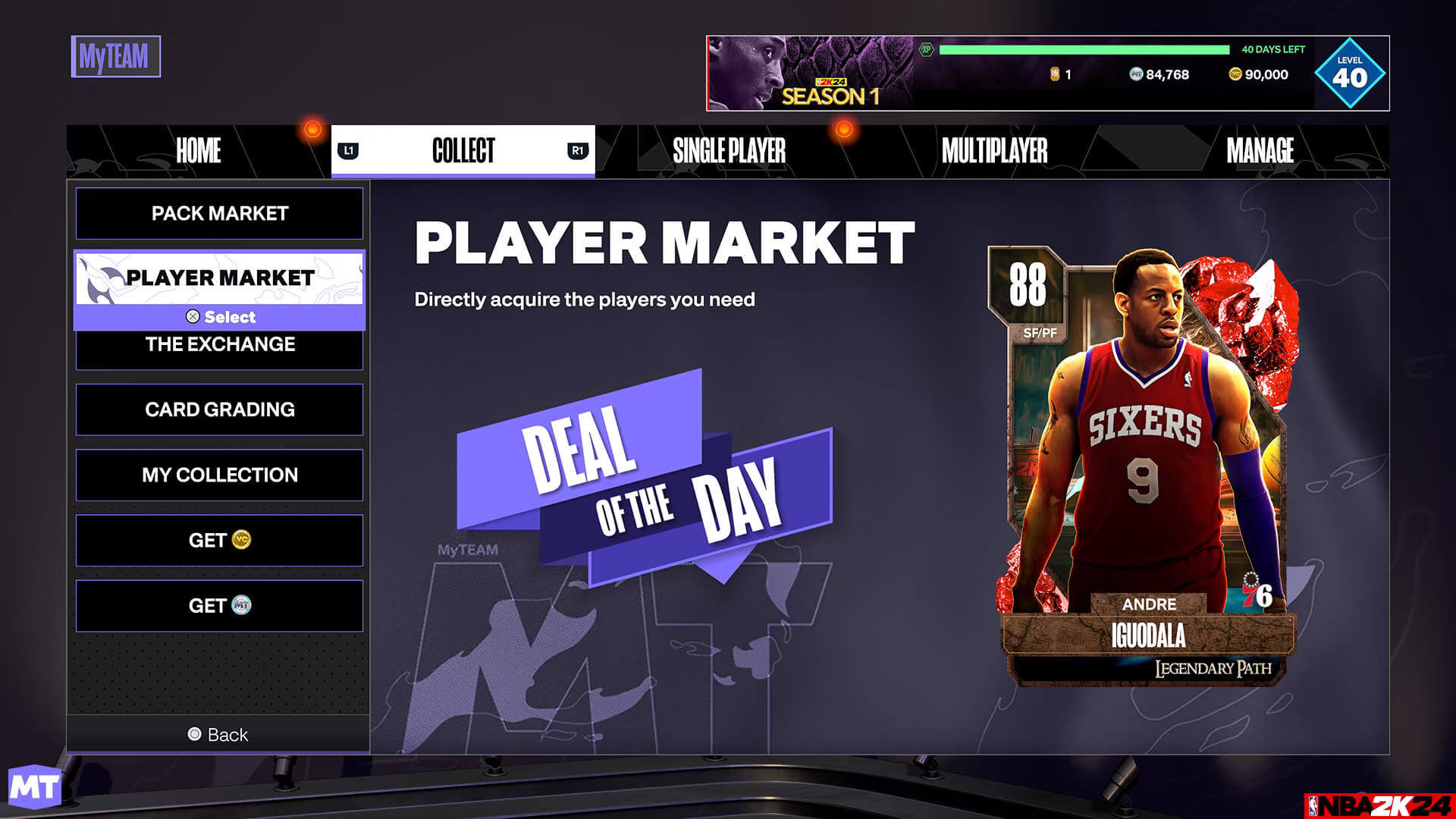
Task: Open the Pack Market section
Action: pos(218,213)
